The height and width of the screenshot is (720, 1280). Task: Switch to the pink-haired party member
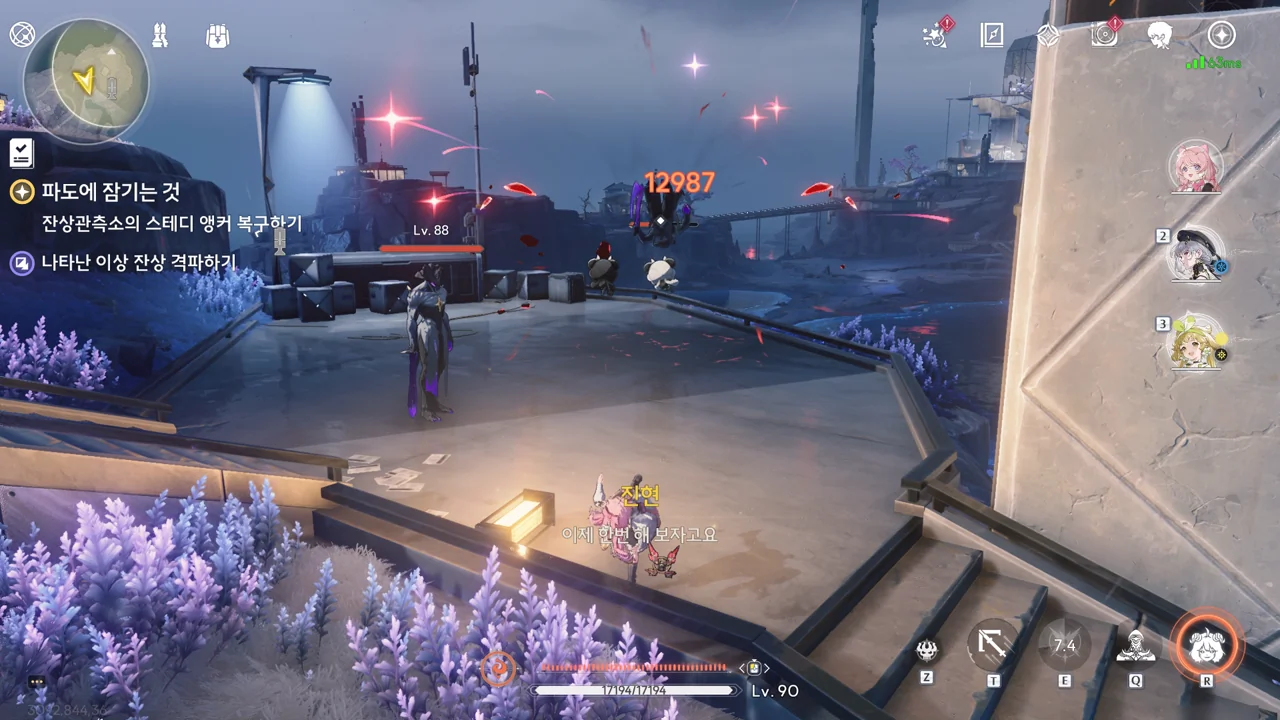(1196, 166)
